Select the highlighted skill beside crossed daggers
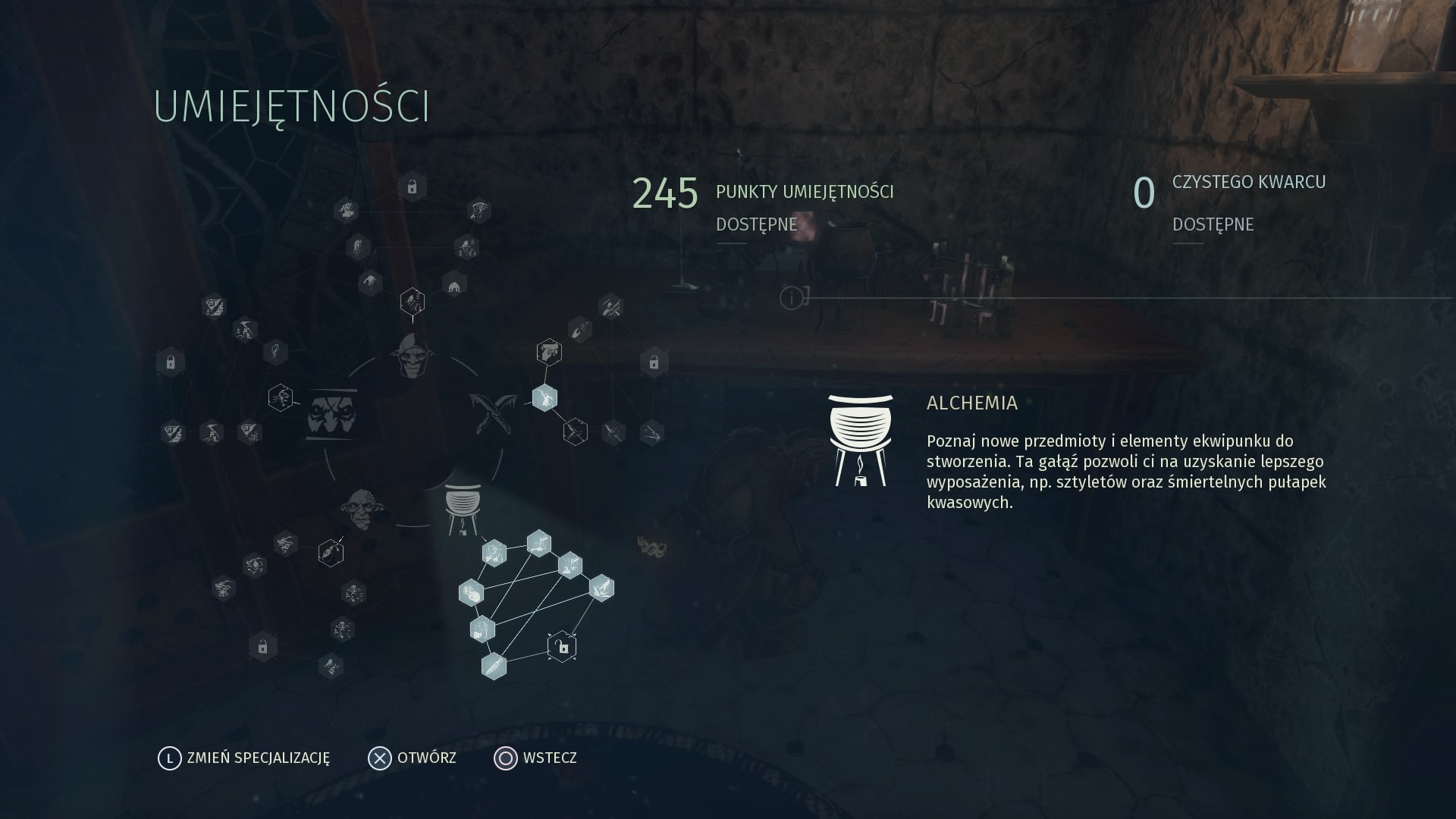The width and height of the screenshot is (1456, 819). coord(544,397)
